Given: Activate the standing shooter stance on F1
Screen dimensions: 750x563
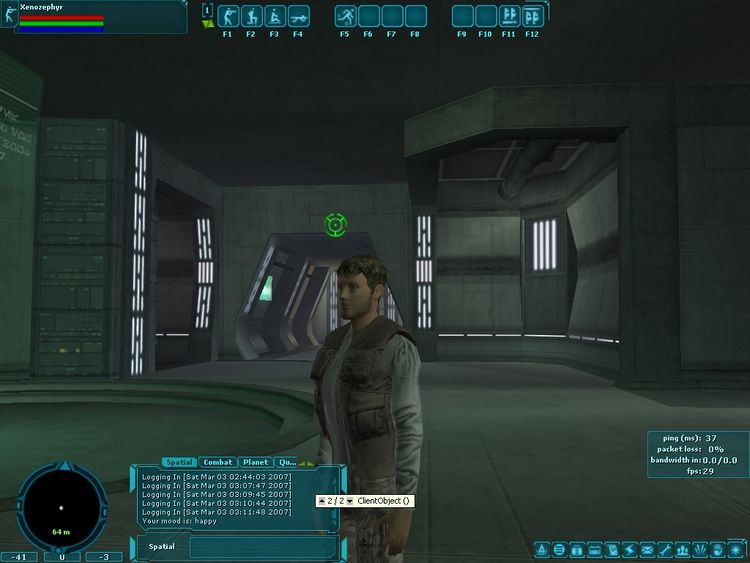Looking at the screenshot, I should [227, 17].
